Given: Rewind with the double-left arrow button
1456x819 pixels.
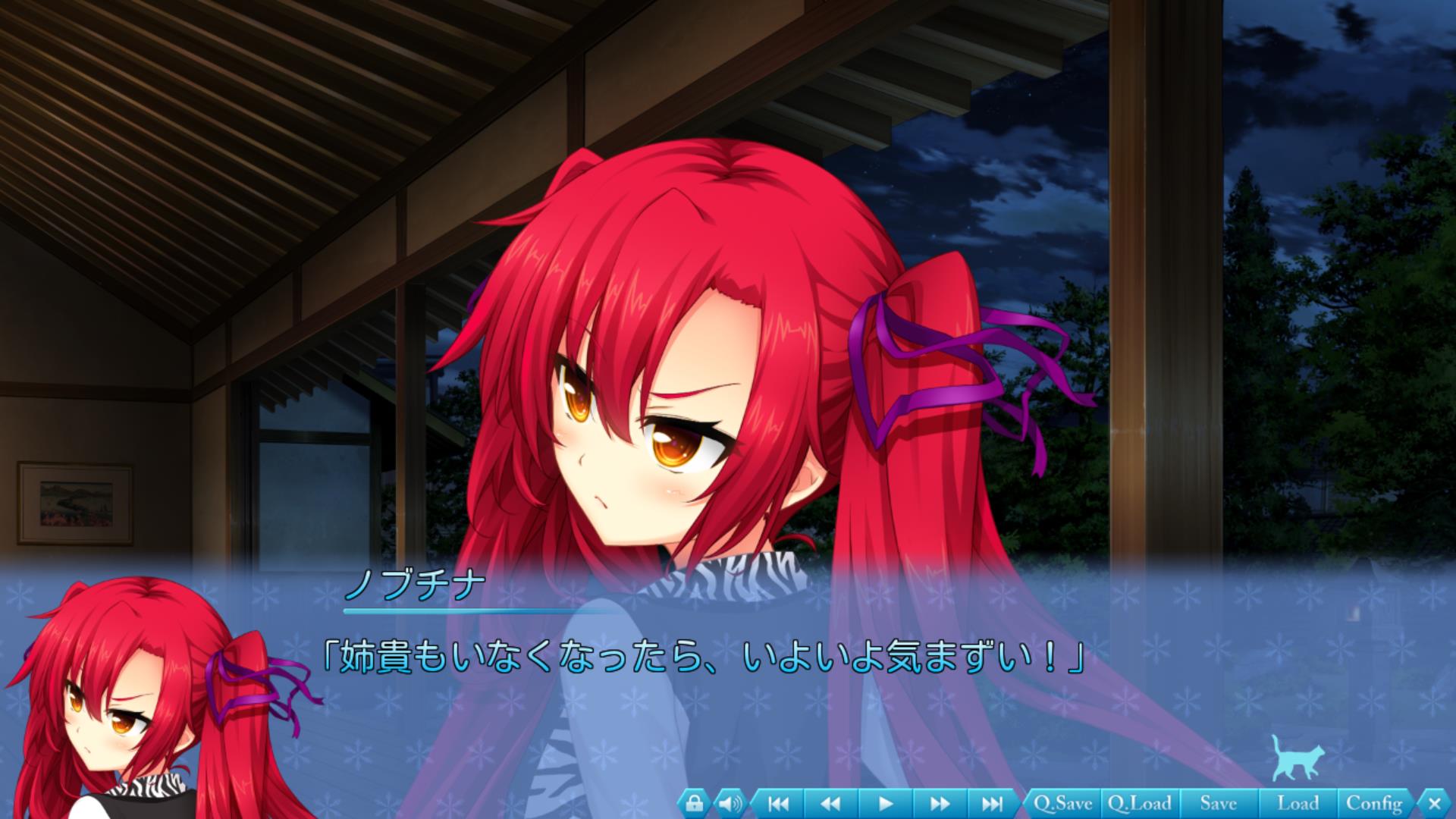Looking at the screenshot, I should pos(831,802).
